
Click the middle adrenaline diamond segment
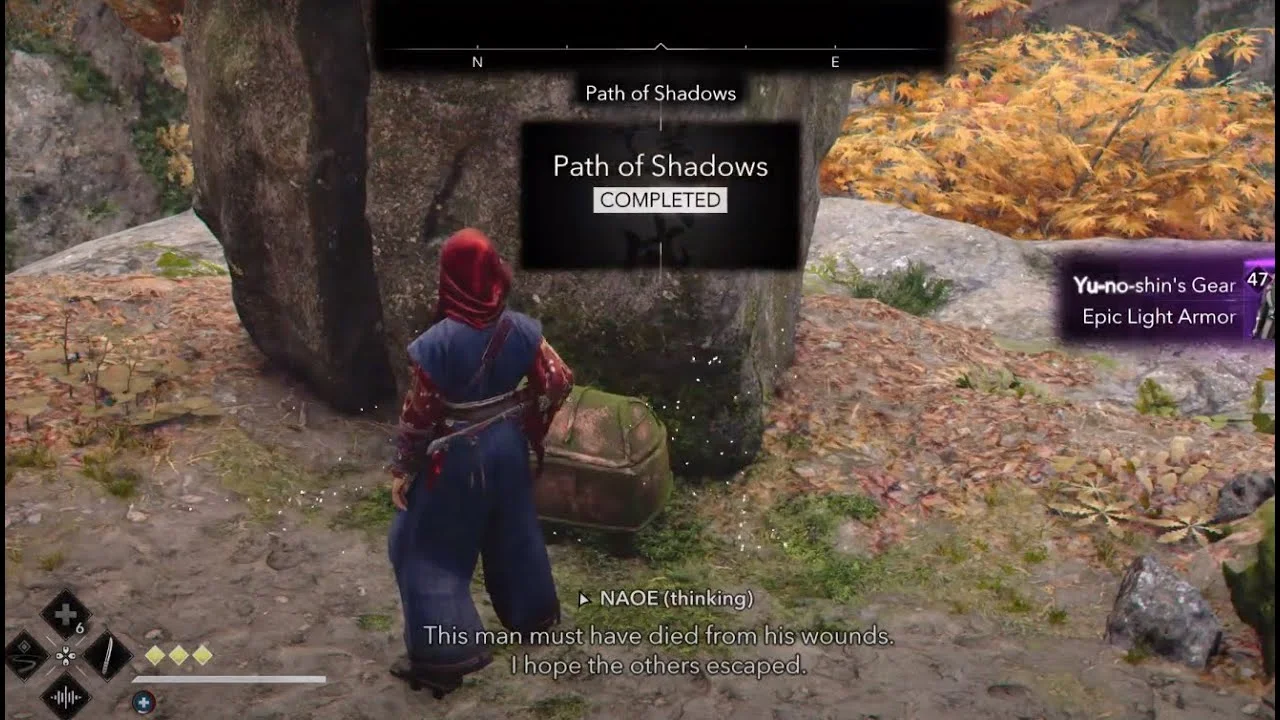[x=177, y=655]
